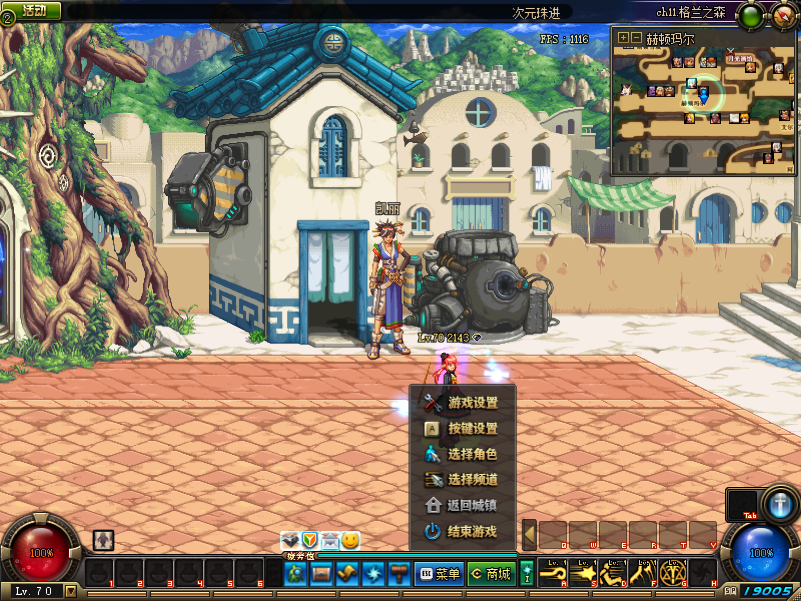Open the 商城 shop

[x=490, y=574]
